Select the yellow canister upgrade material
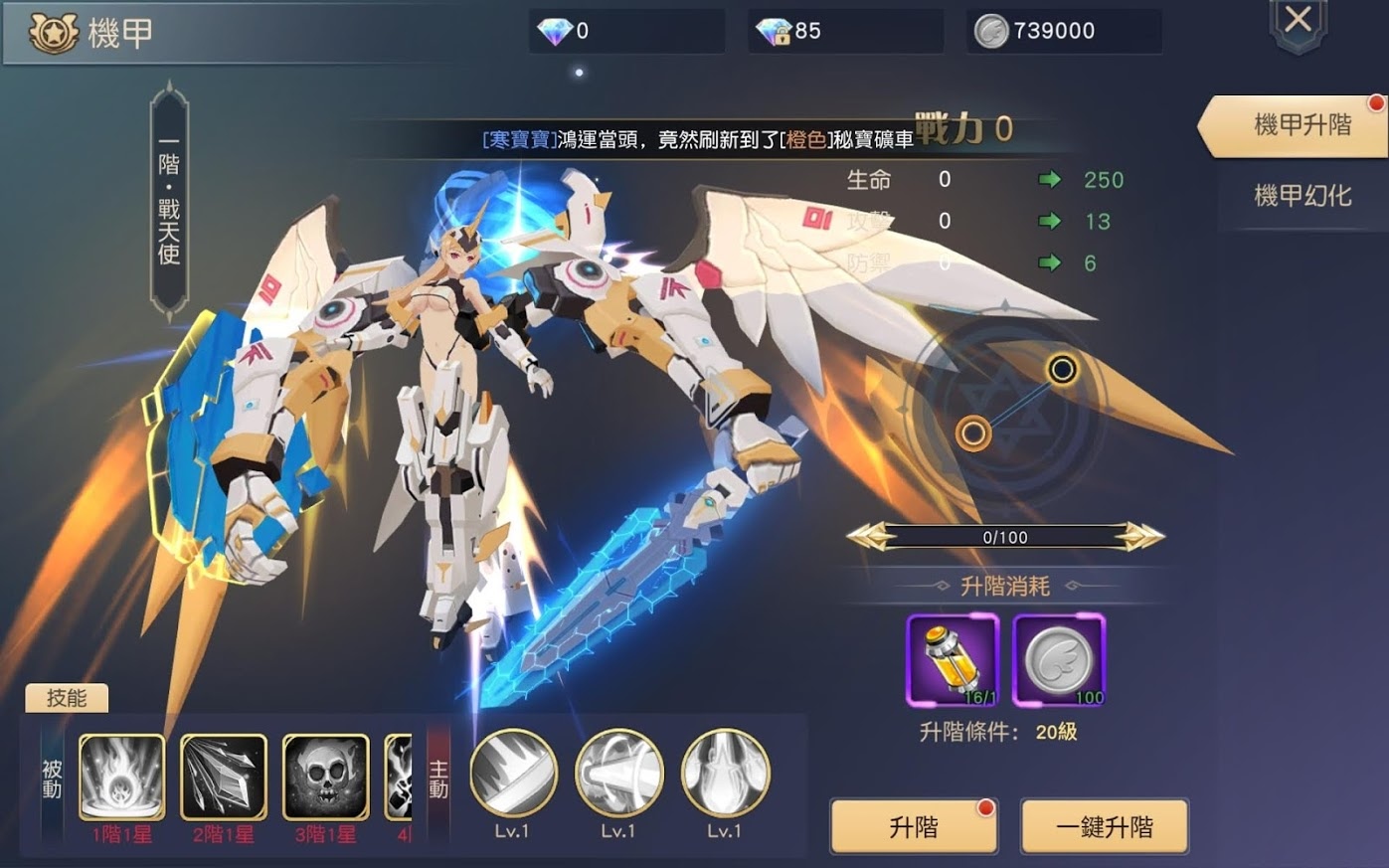Viewport: 1389px width, 868px height. coord(952,659)
